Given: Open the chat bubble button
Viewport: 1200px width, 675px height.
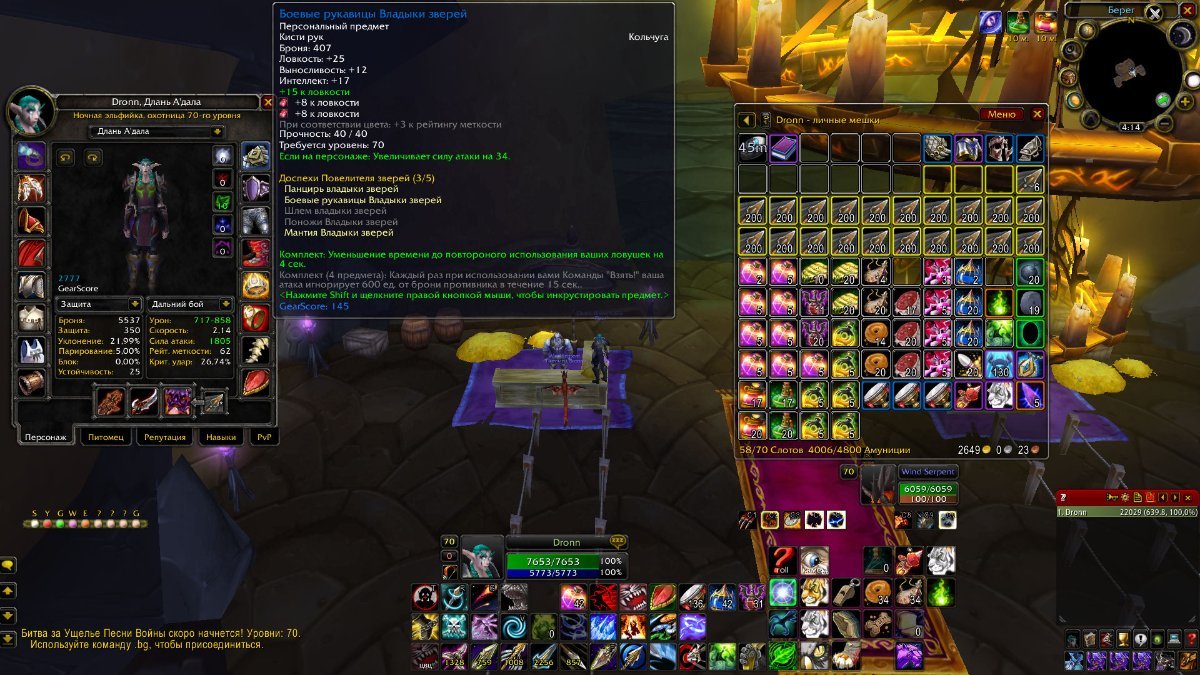Looking at the screenshot, I should point(8,565).
